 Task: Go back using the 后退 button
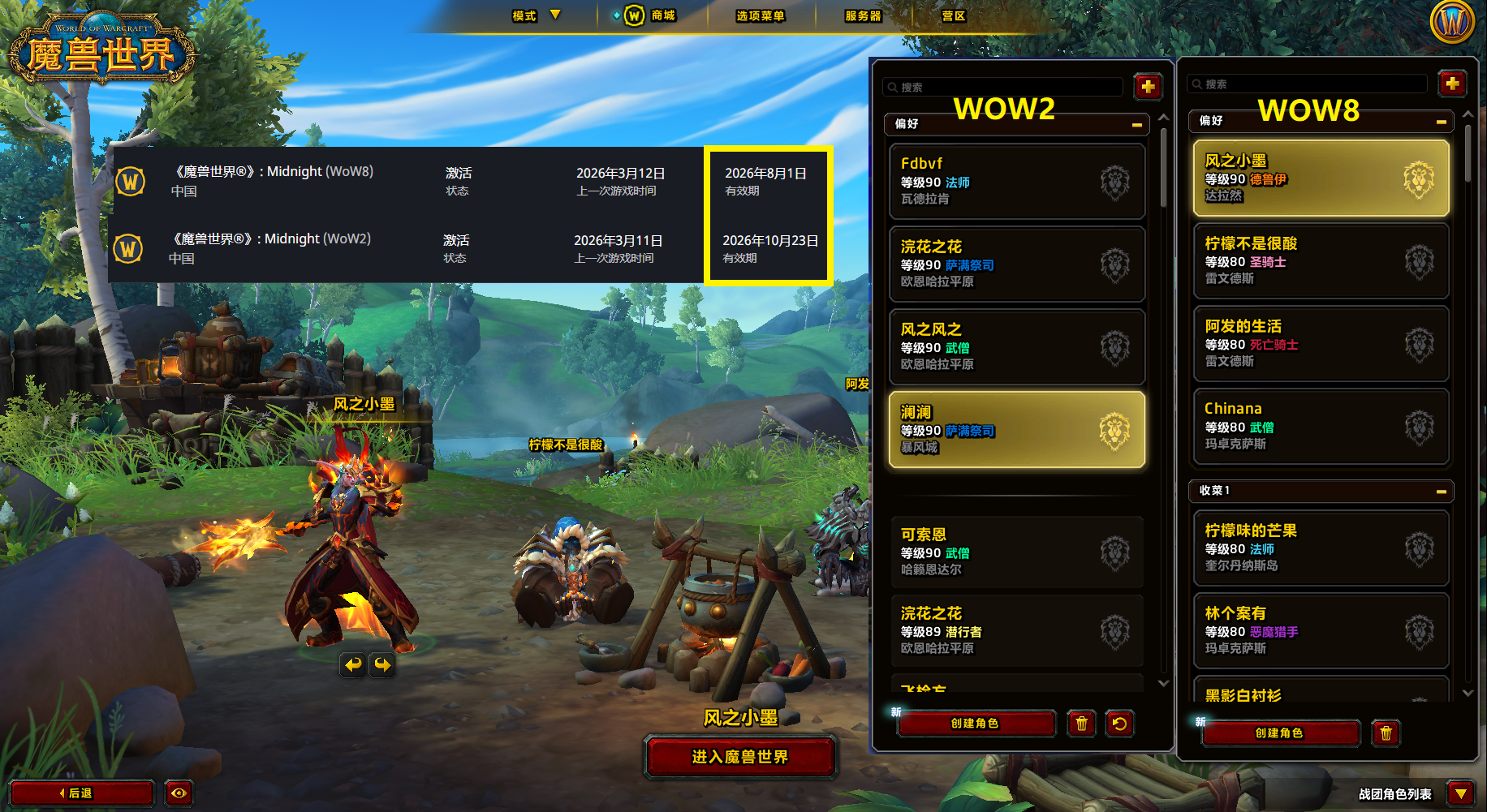click(x=81, y=793)
